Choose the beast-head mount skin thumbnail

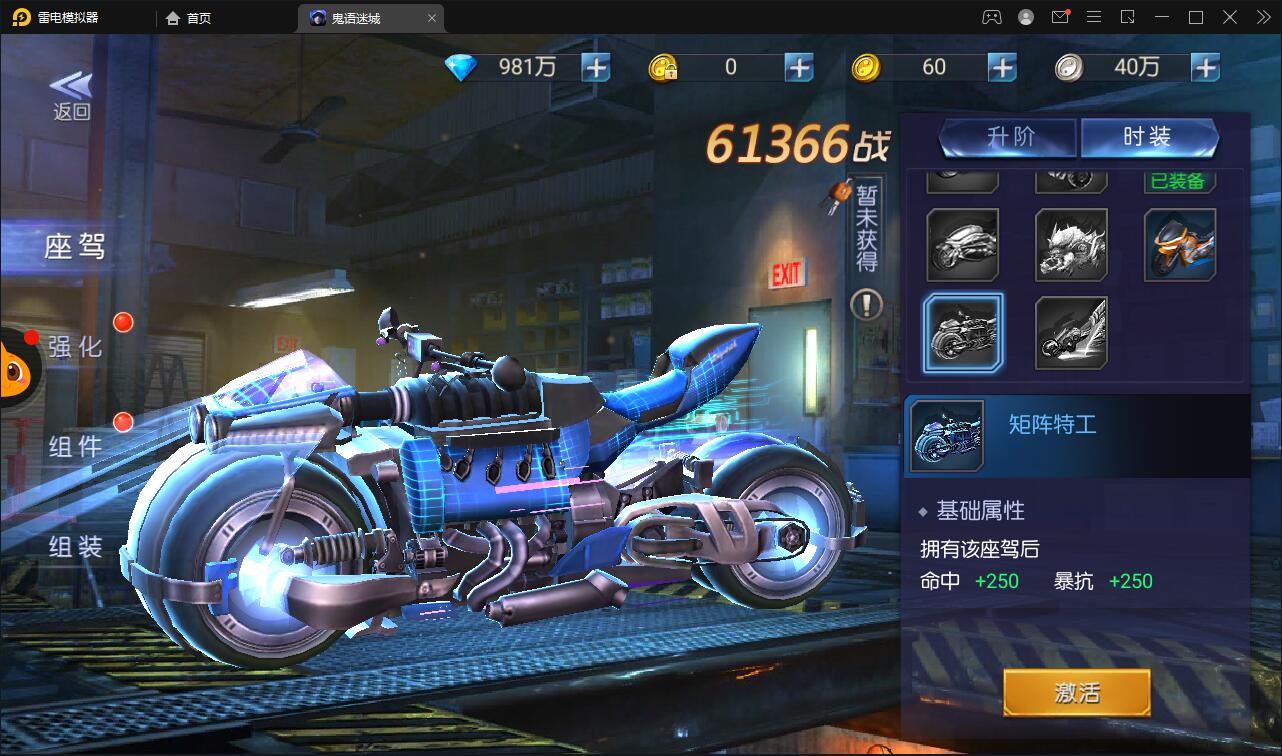(1071, 245)
